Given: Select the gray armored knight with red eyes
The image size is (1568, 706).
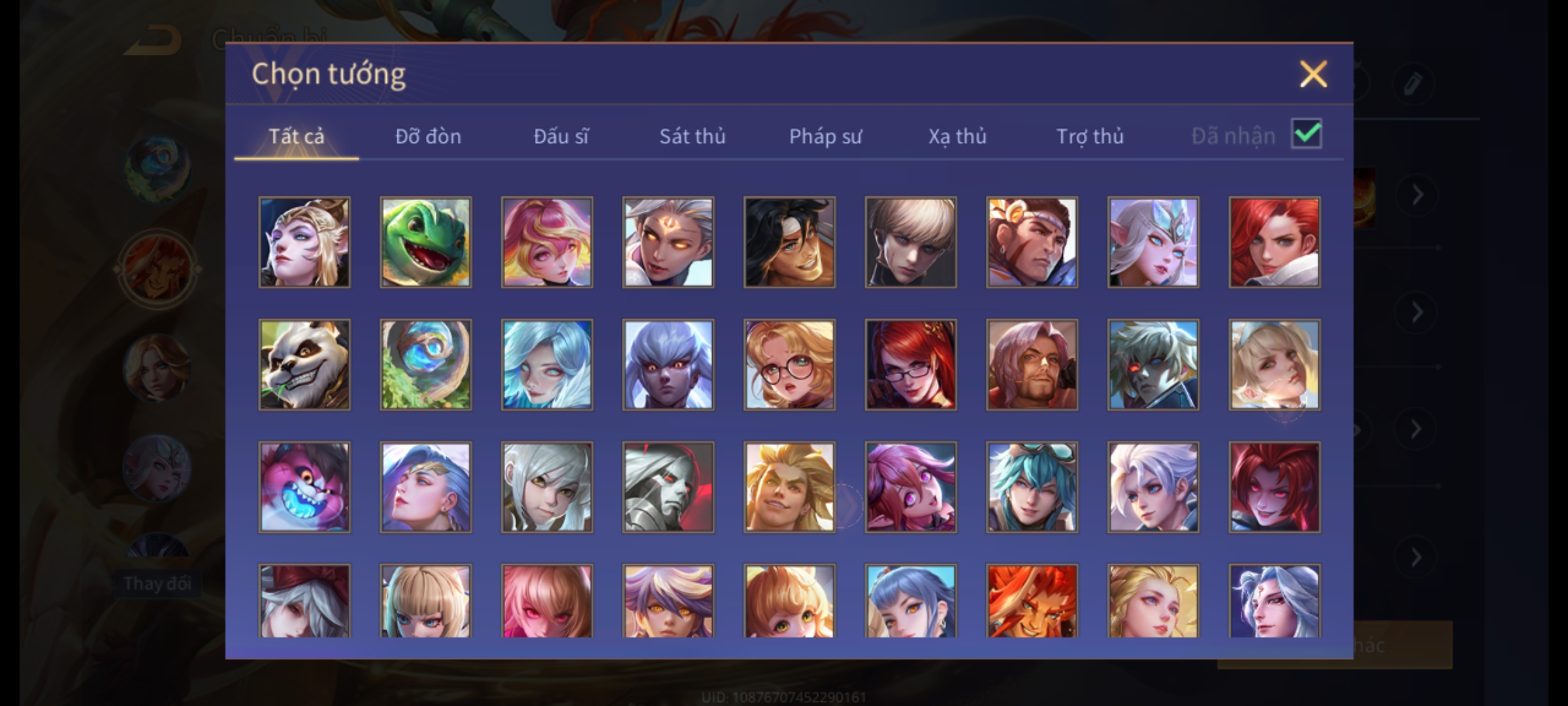Looking at the screenshot, I should (668, 487).
